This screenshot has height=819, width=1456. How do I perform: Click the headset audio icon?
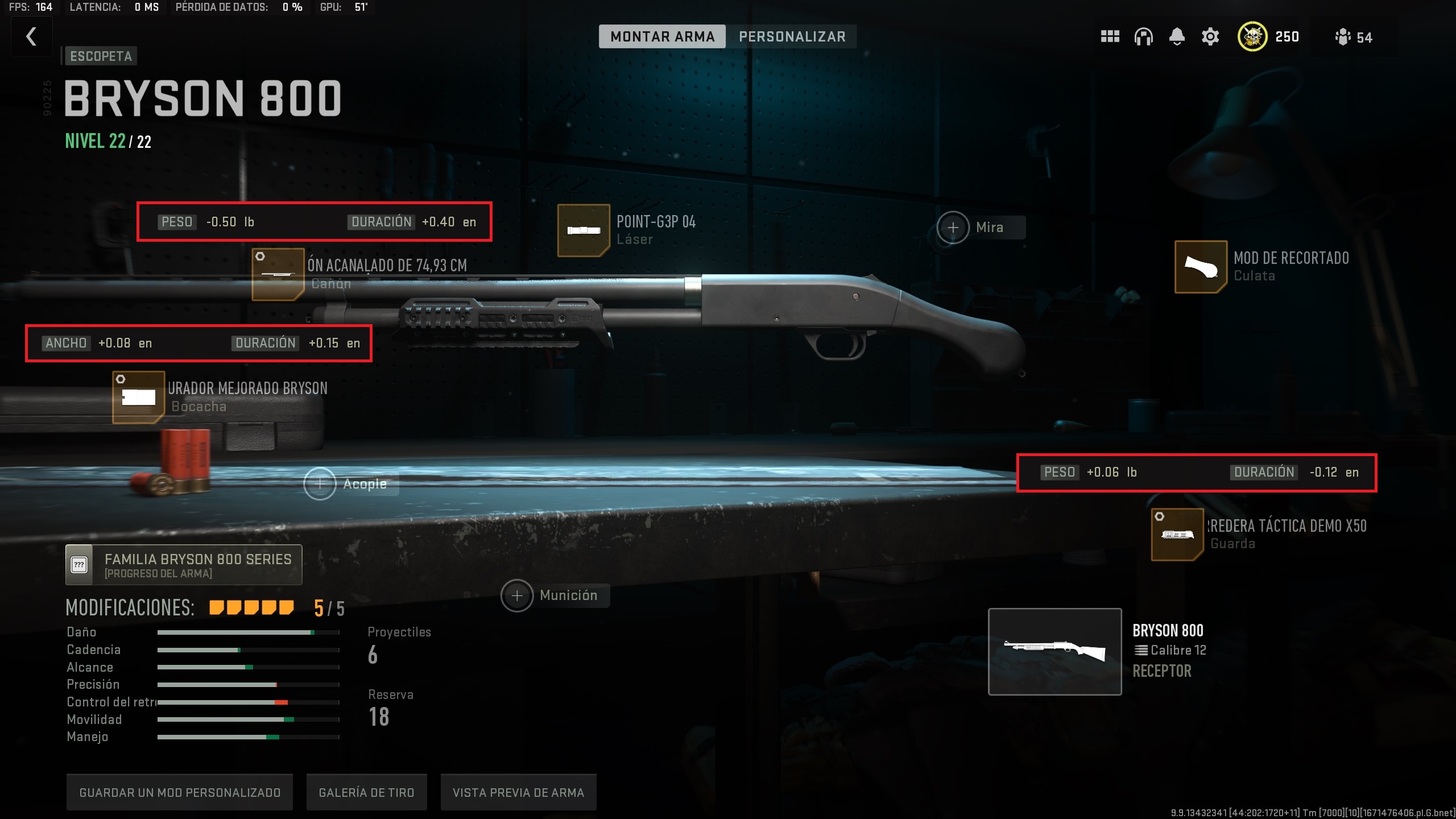tap(1143, 36)
